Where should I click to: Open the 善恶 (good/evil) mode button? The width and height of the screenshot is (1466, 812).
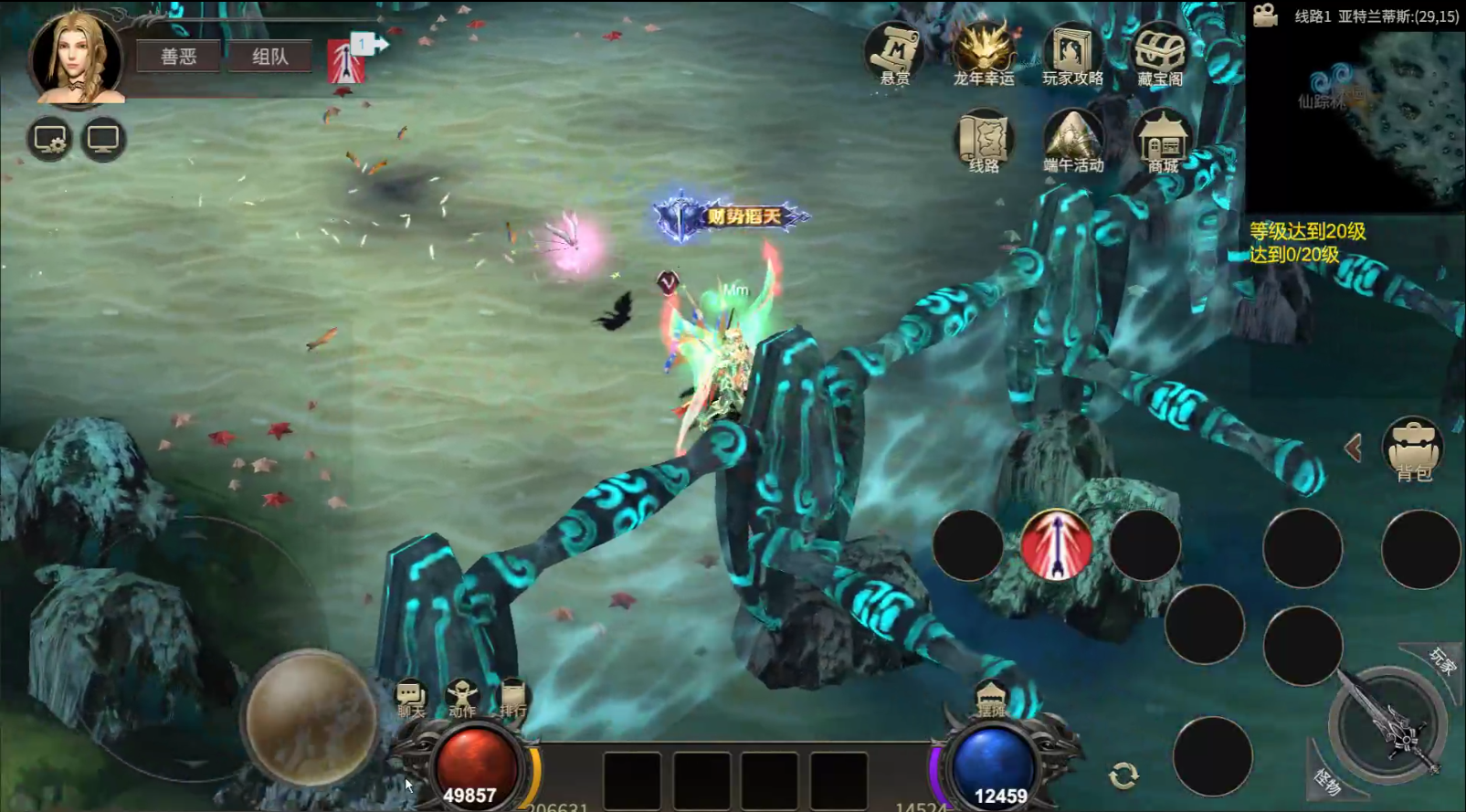(178, 57)
